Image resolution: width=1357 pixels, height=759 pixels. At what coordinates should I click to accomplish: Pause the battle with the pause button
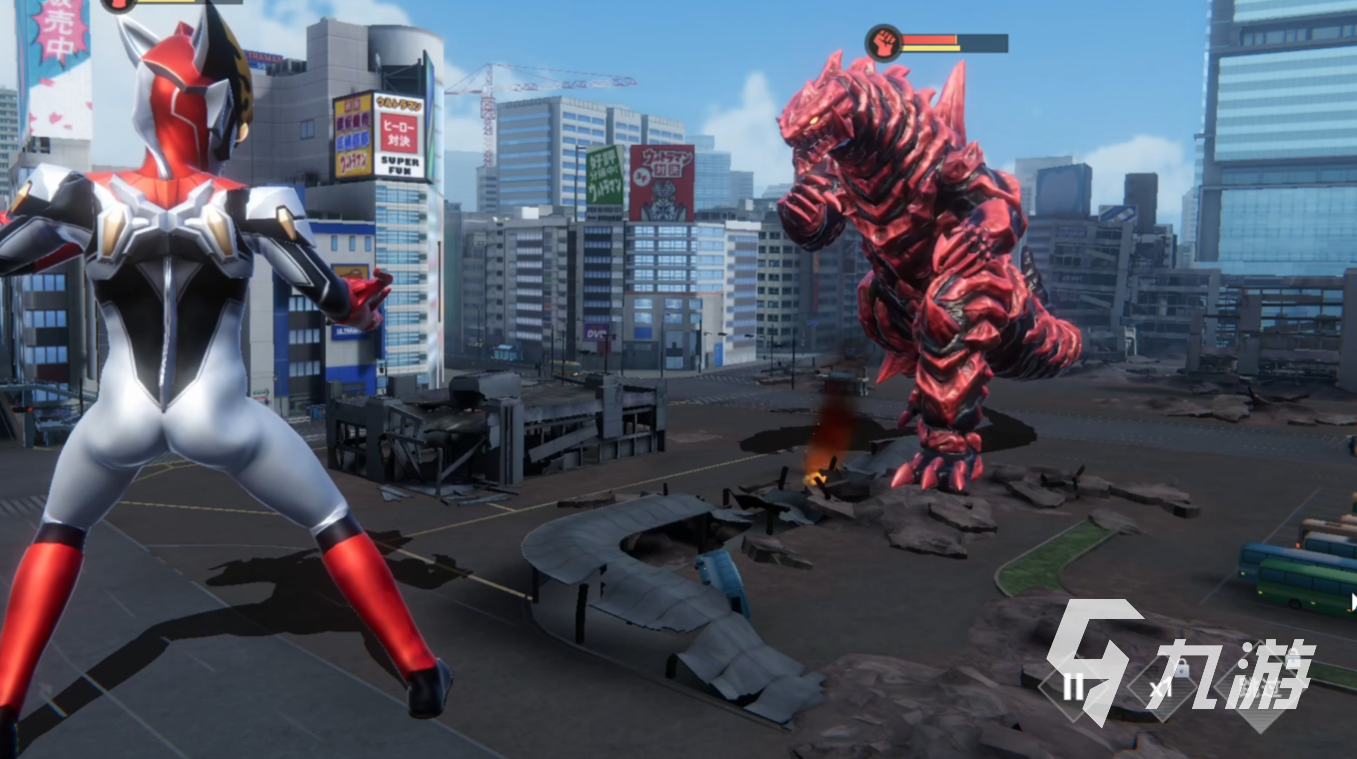click(1074, 687)
